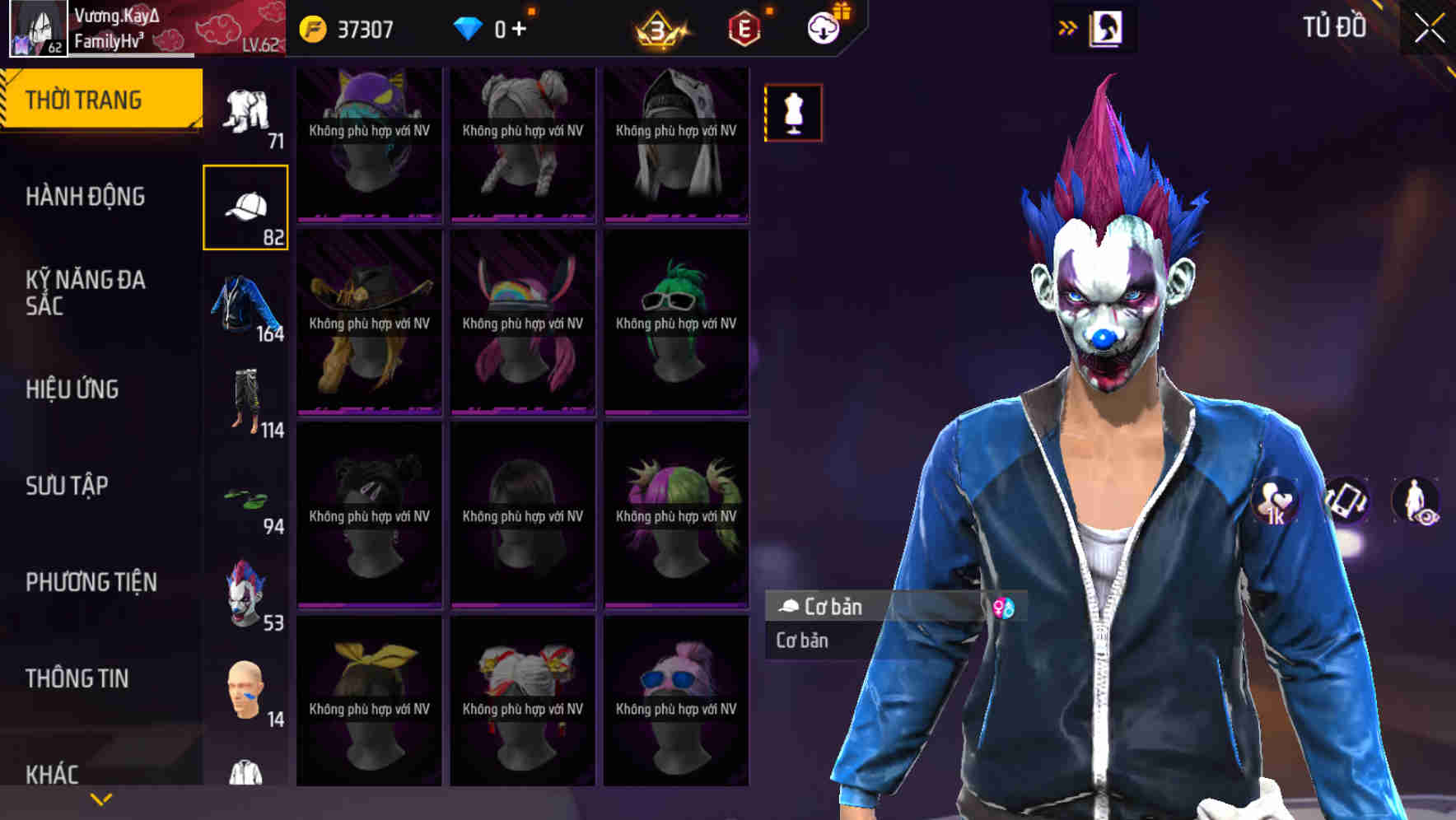Expand the sidebar with the yellow down chevron
Viewport: 1456px width, 820px height.
[x=101, y=799]
